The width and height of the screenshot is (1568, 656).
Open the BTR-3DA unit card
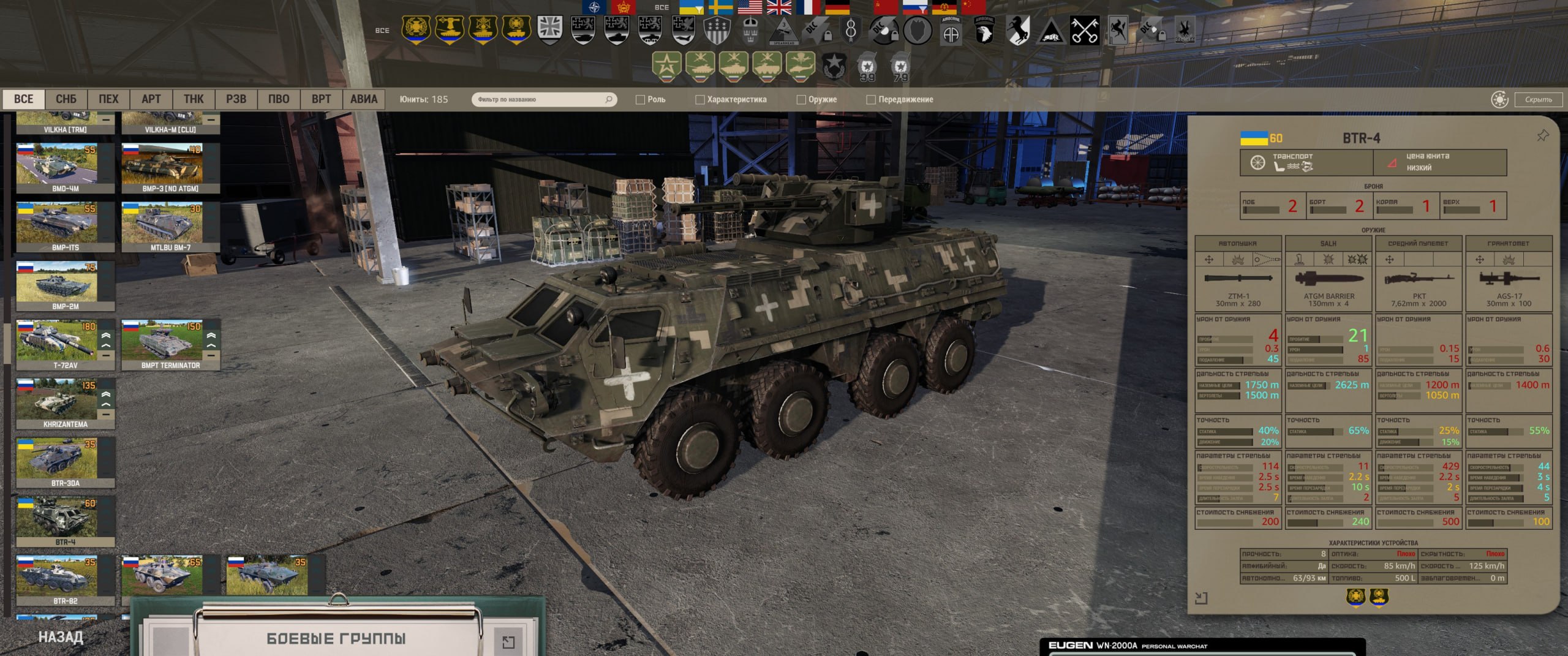pos(65,462)
